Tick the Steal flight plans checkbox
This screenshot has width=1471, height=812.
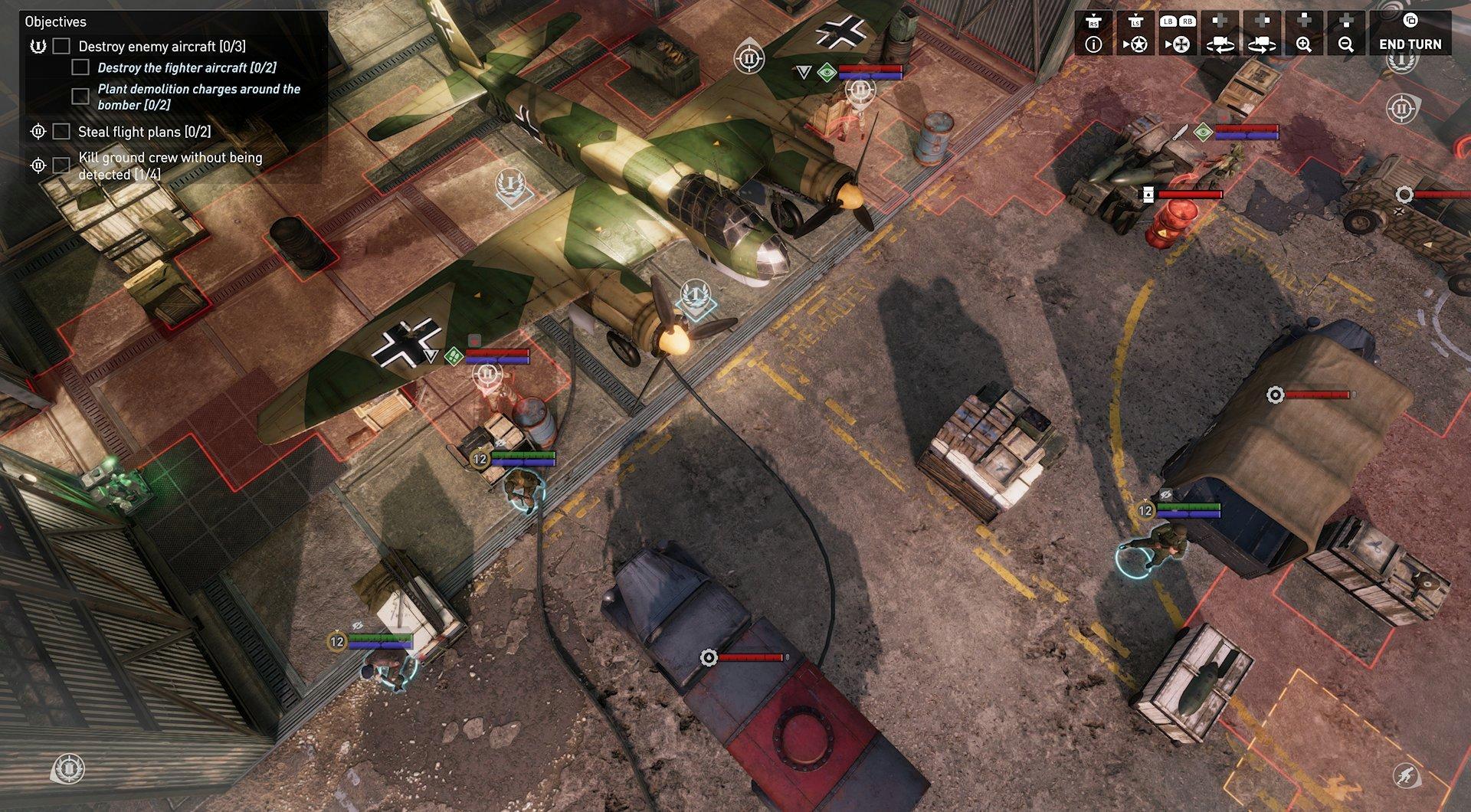(x=61, y=131)
